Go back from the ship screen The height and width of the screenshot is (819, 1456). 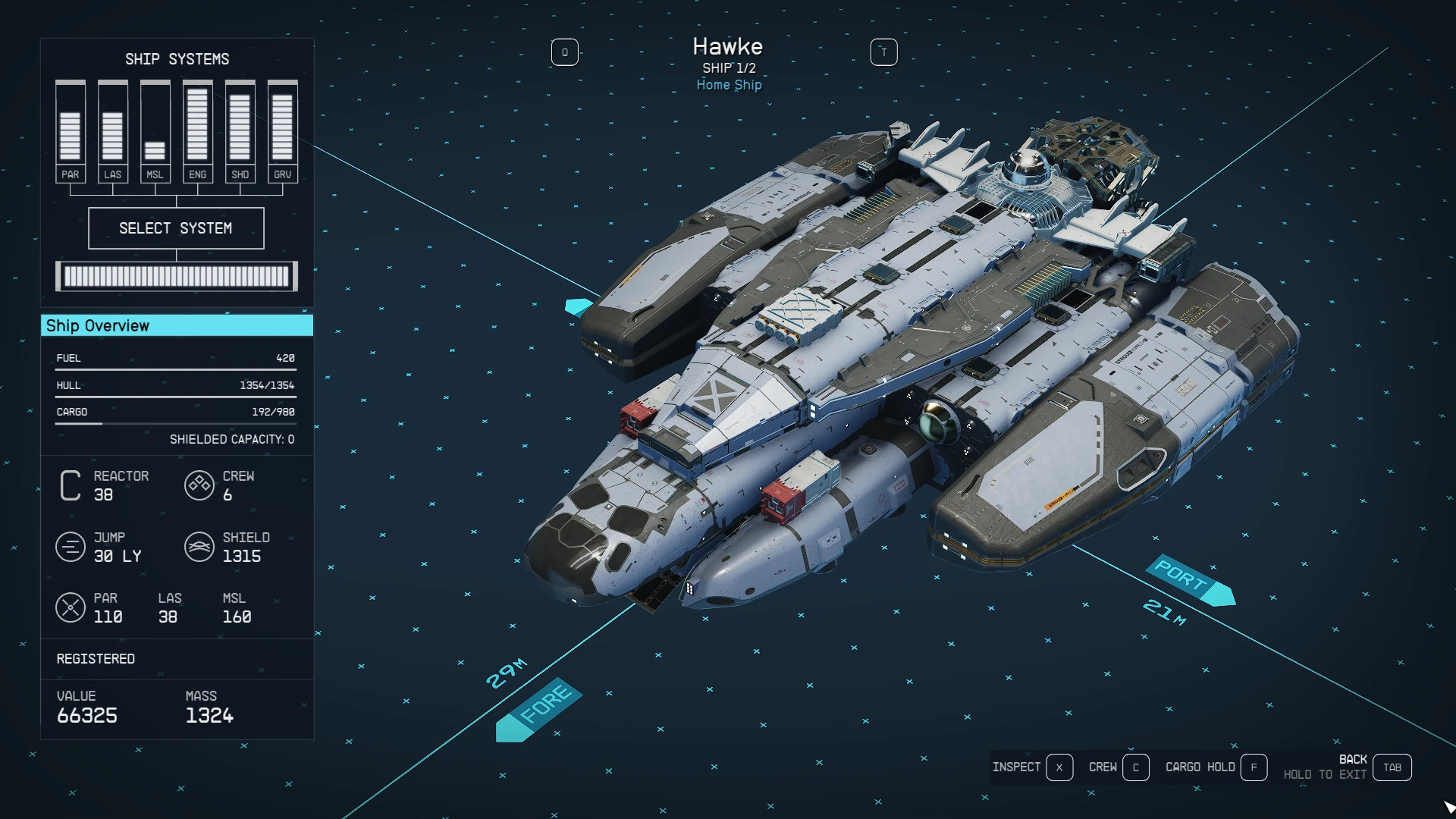click(x=1392, y=767)
